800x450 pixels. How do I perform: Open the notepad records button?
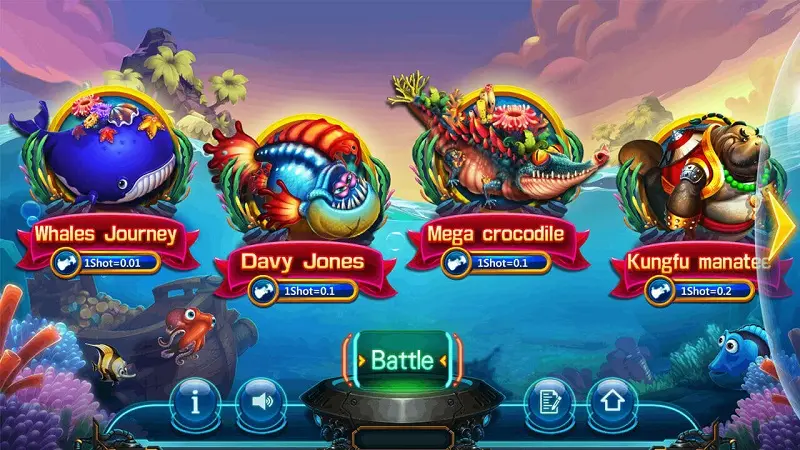(547, 402)
